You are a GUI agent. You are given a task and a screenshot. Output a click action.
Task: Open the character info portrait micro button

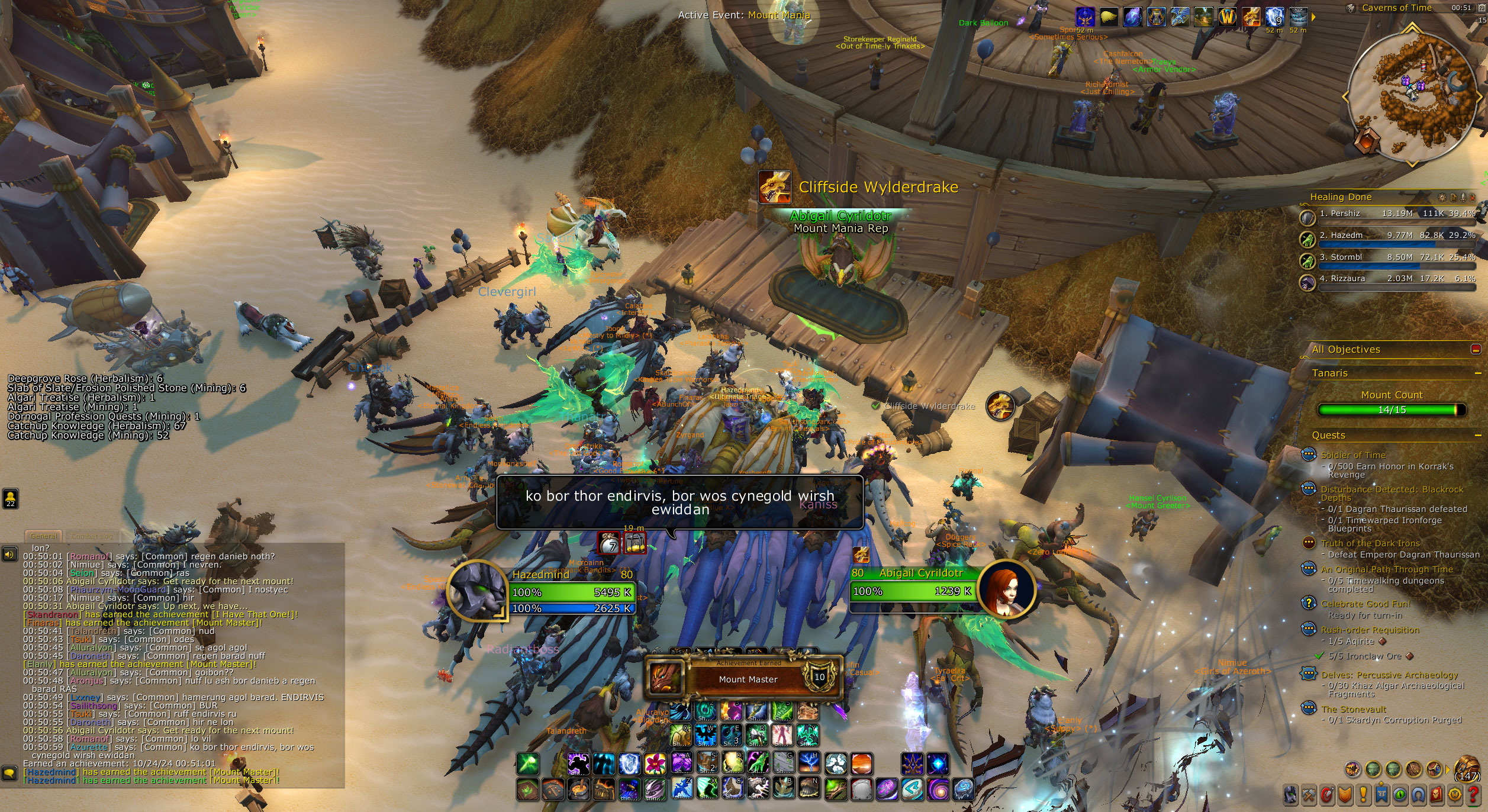(1290, 794)
